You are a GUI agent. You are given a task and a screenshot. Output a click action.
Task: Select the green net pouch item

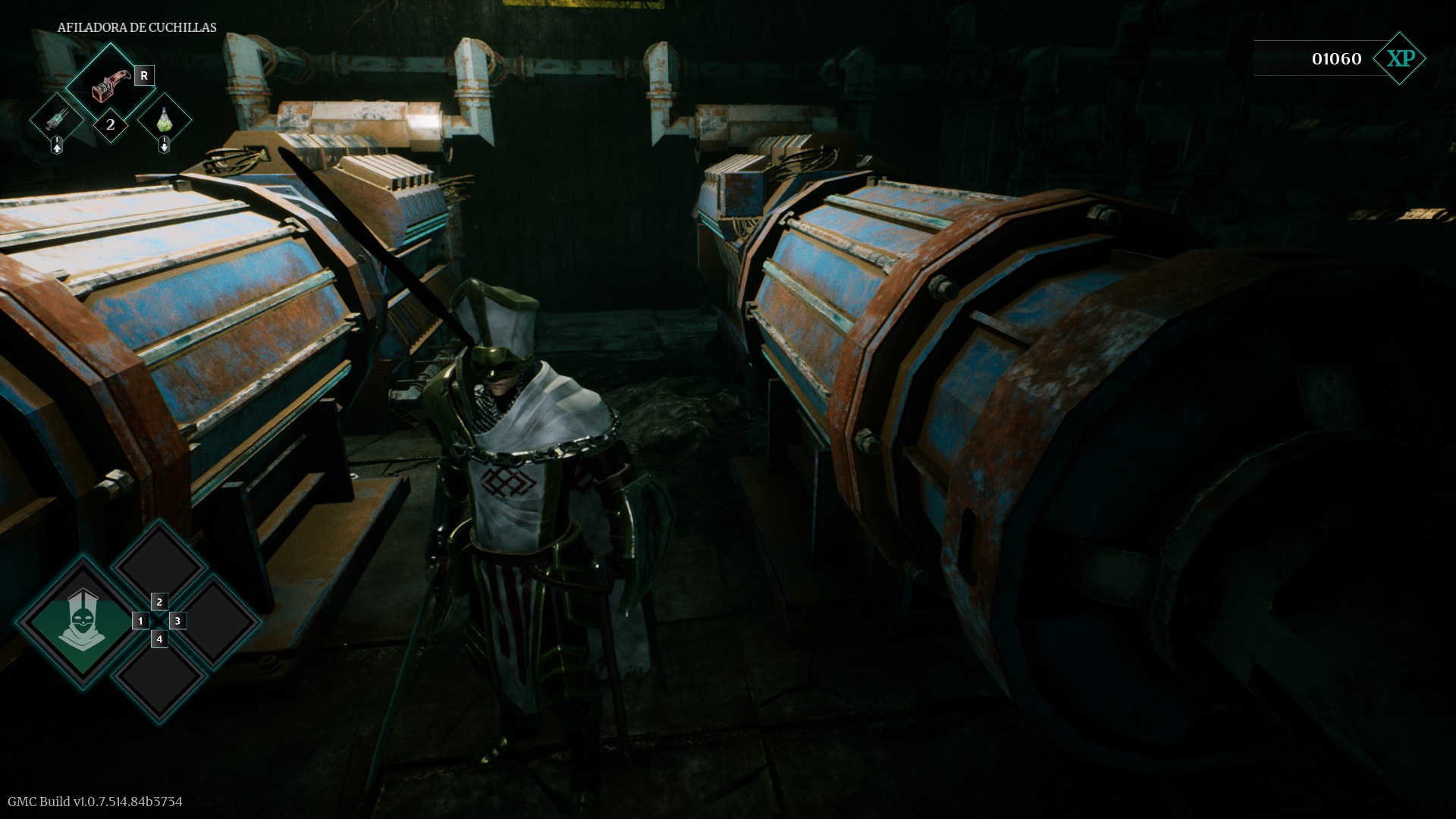165,119
